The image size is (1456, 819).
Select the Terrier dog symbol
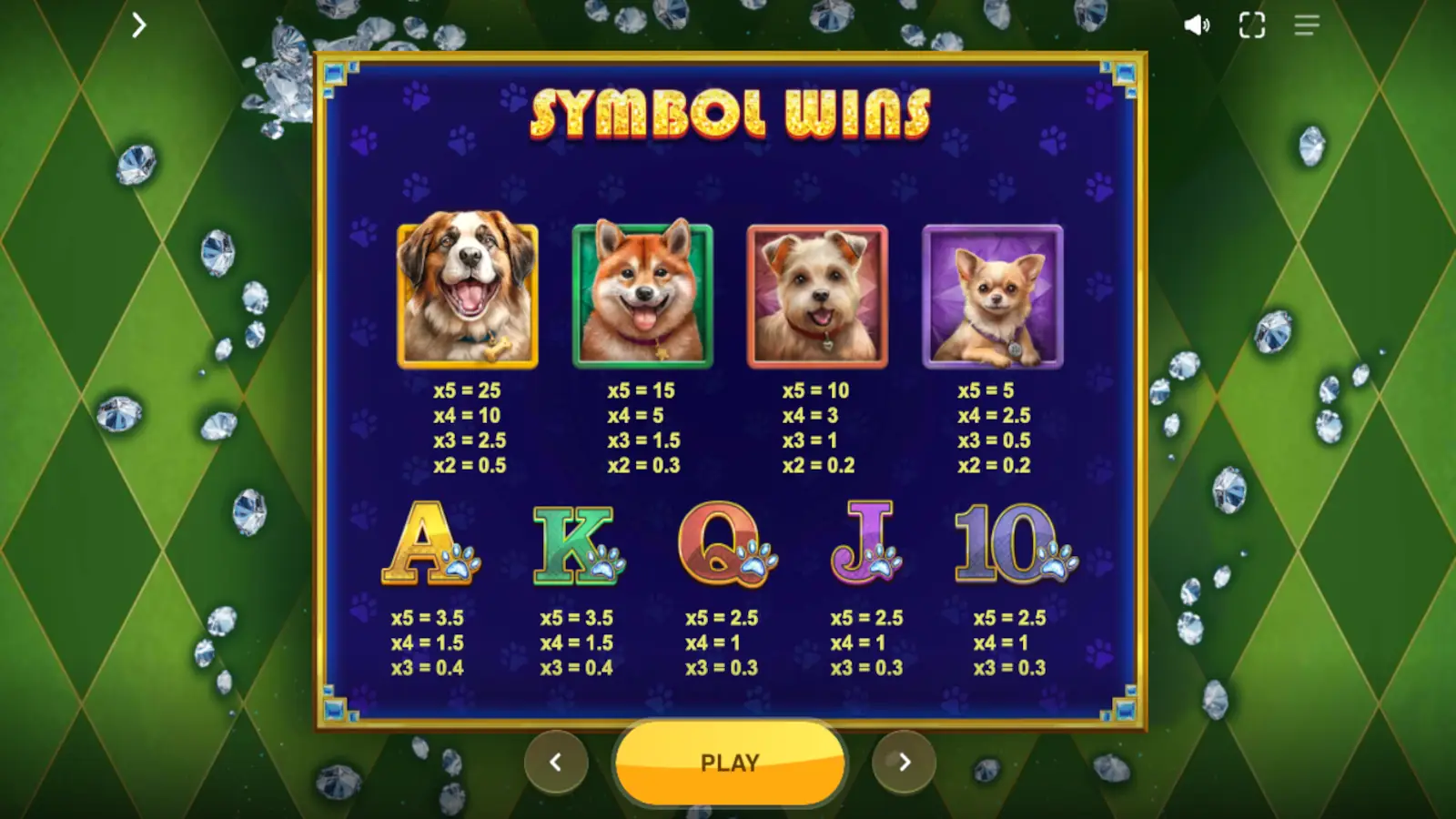(818, 294)
